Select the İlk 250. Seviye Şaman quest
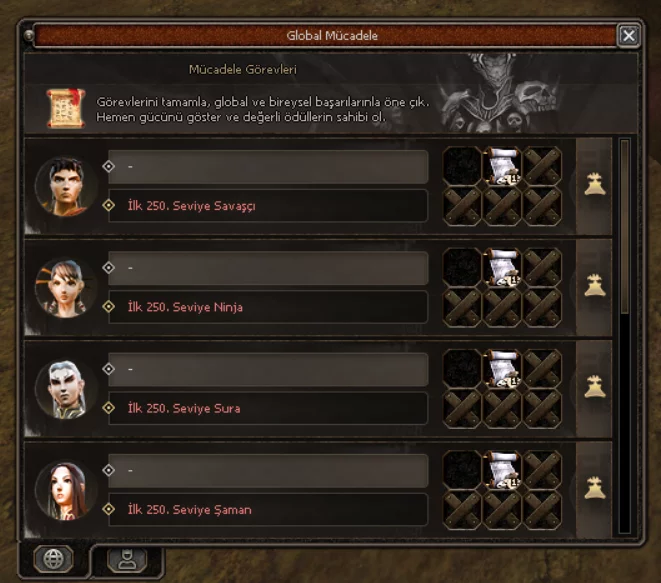Screen dimensions: 661x583 268,509
